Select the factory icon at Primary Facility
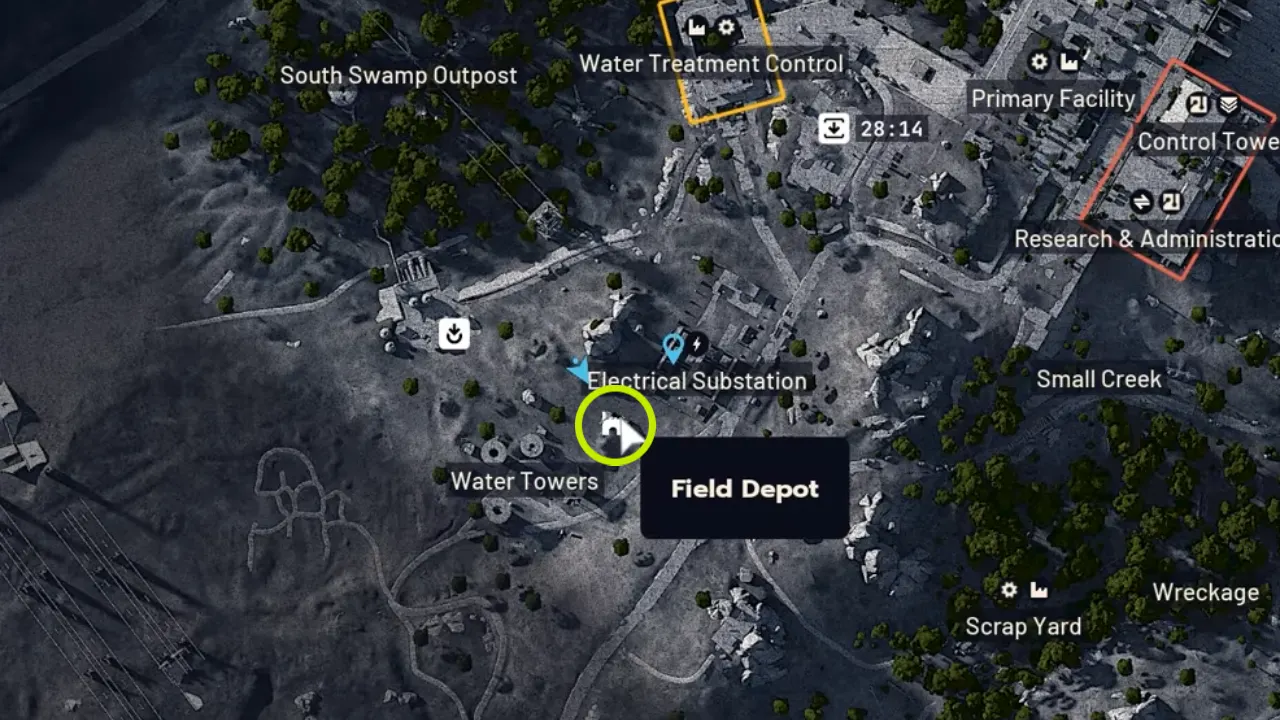Screen dimensions: 1280x720 point(1068,62)
